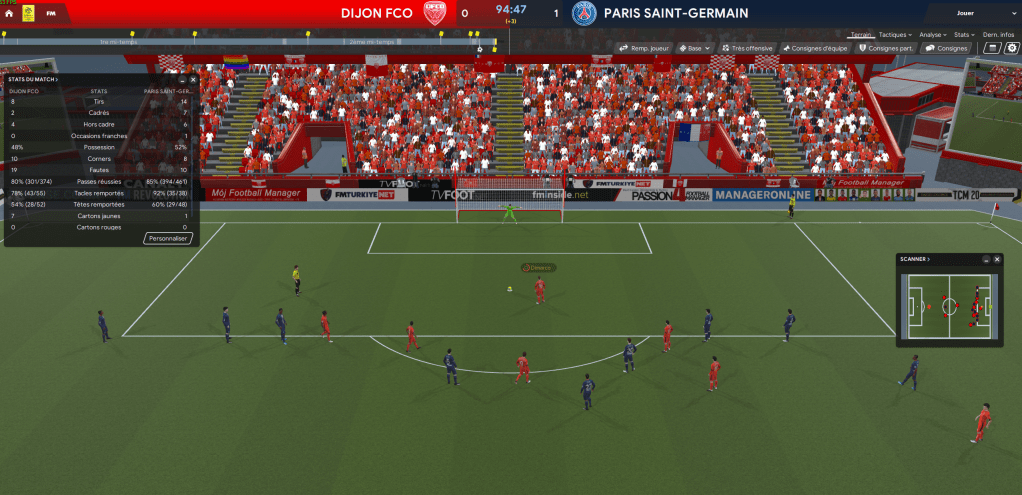Show the Dern. infos tab
Screen dimensions: 1022x495
(999, 34)
